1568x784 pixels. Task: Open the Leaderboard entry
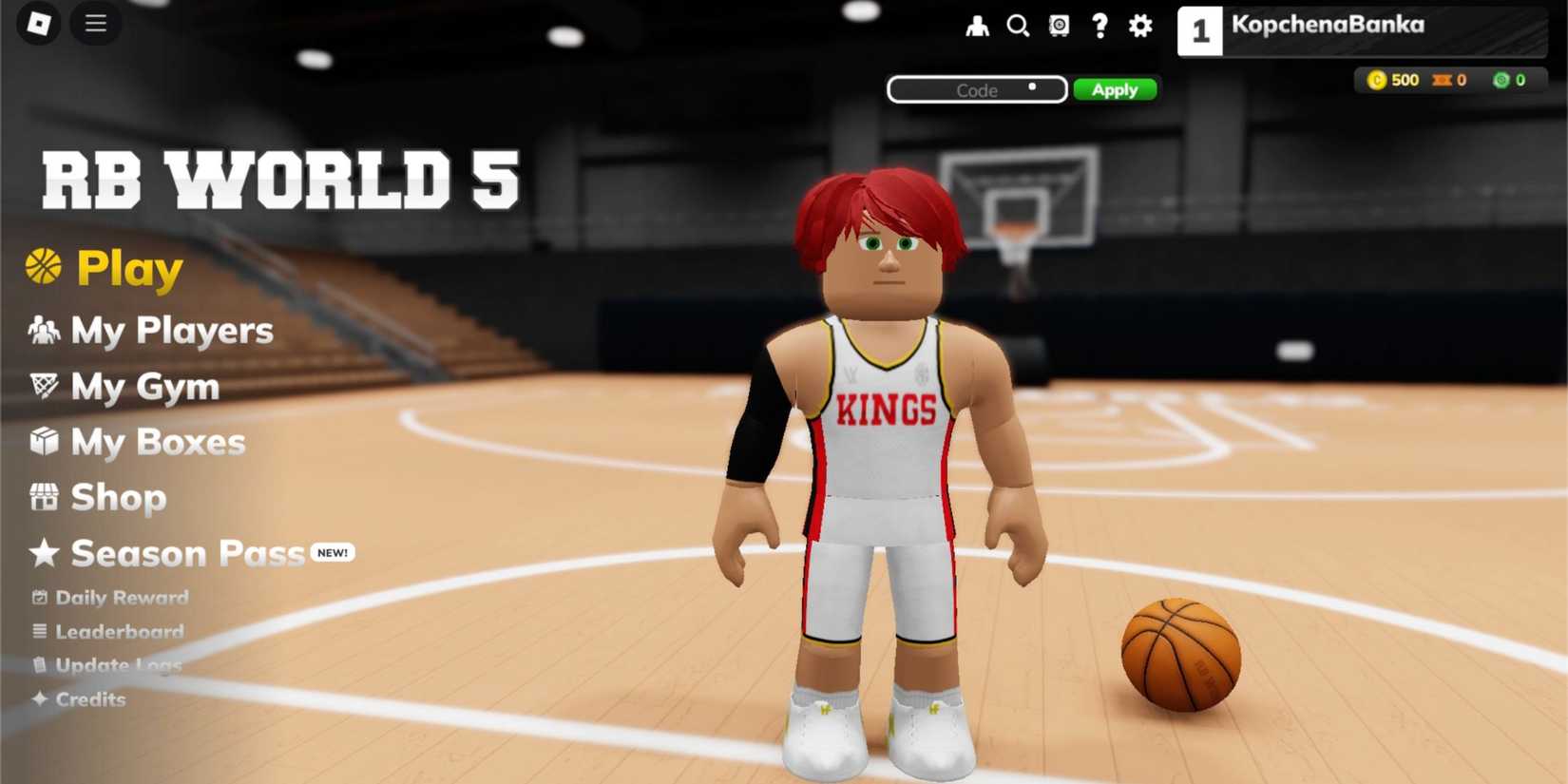click(x=119, y=631)
